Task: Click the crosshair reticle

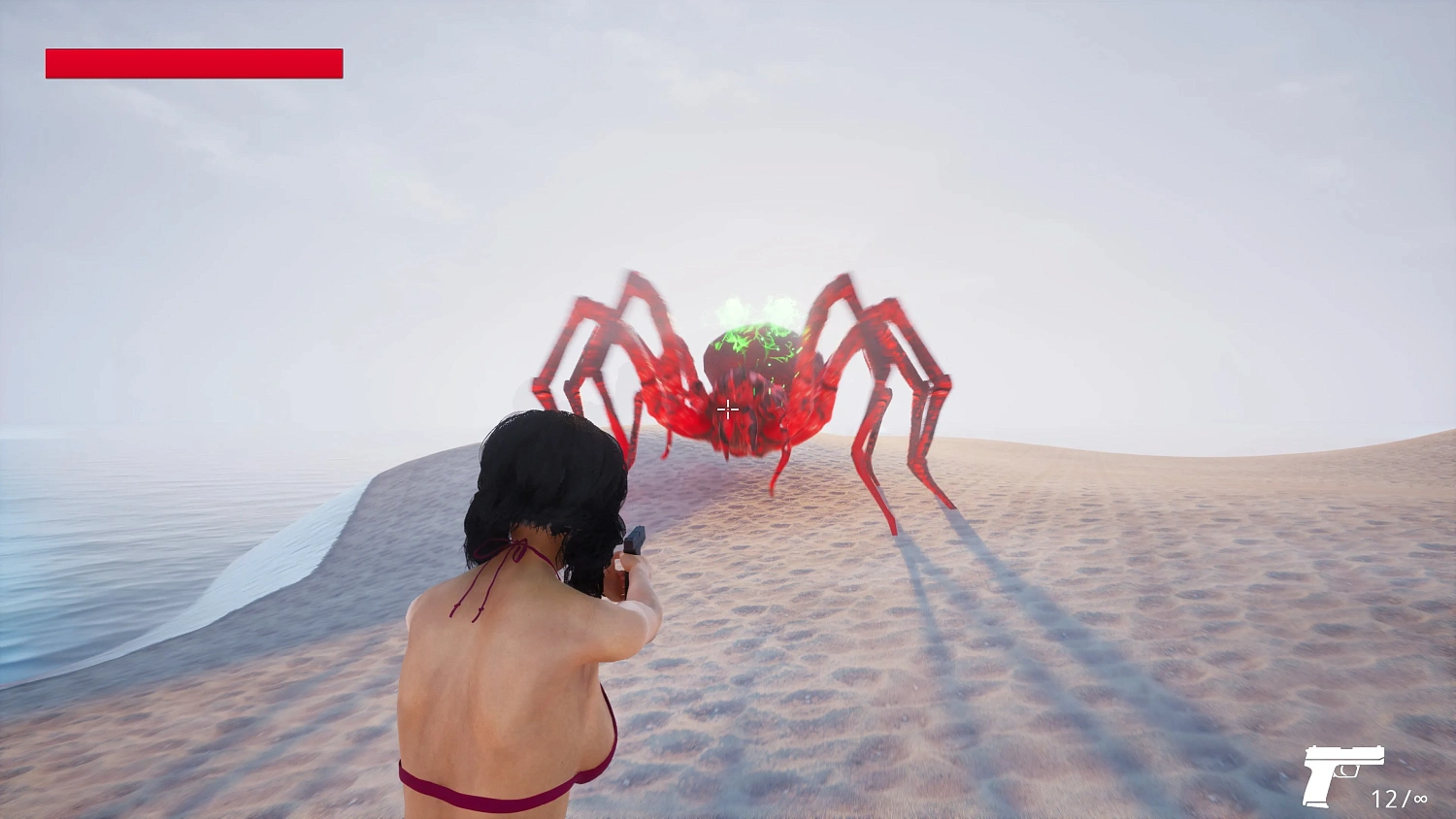Action: (727, 409)
